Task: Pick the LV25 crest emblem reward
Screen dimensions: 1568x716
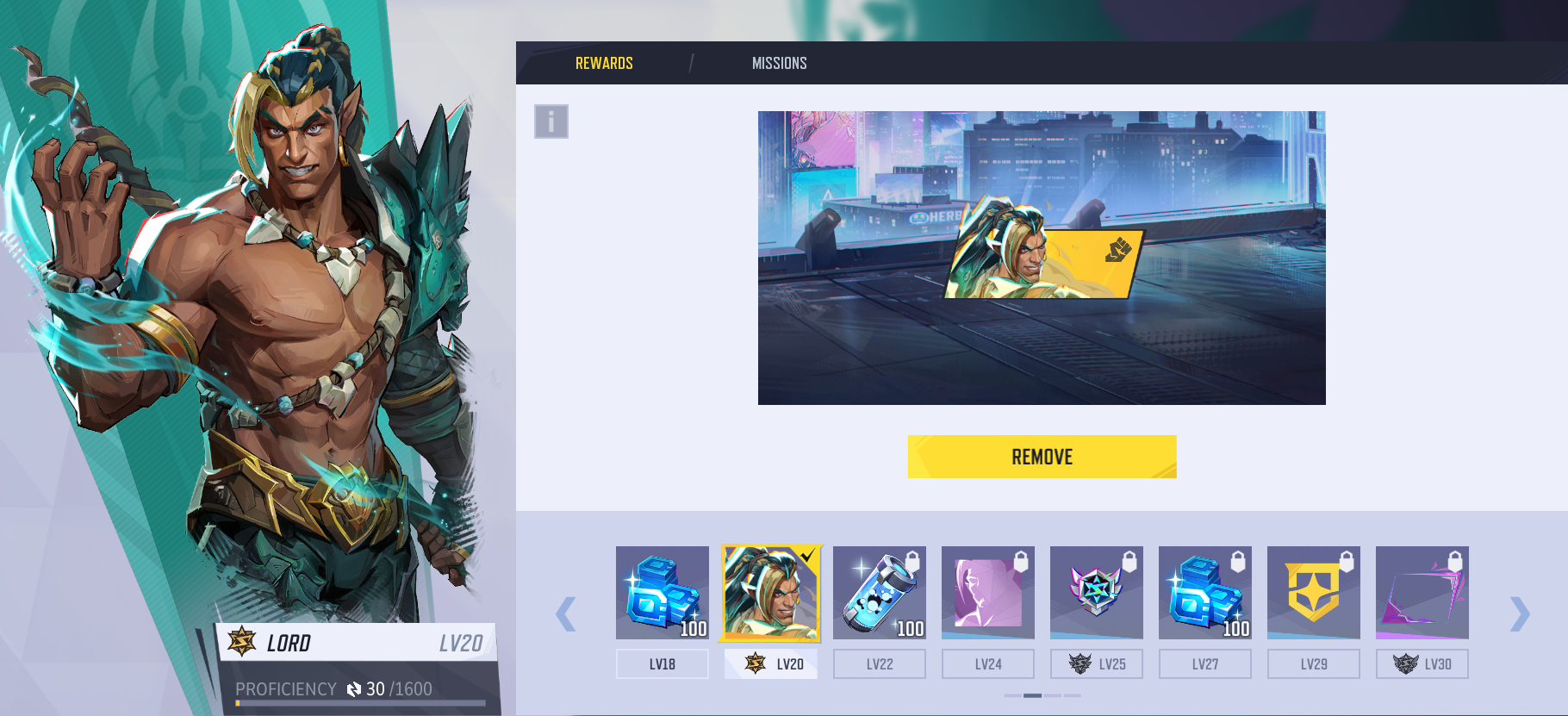Action: tap(1097, 593)
